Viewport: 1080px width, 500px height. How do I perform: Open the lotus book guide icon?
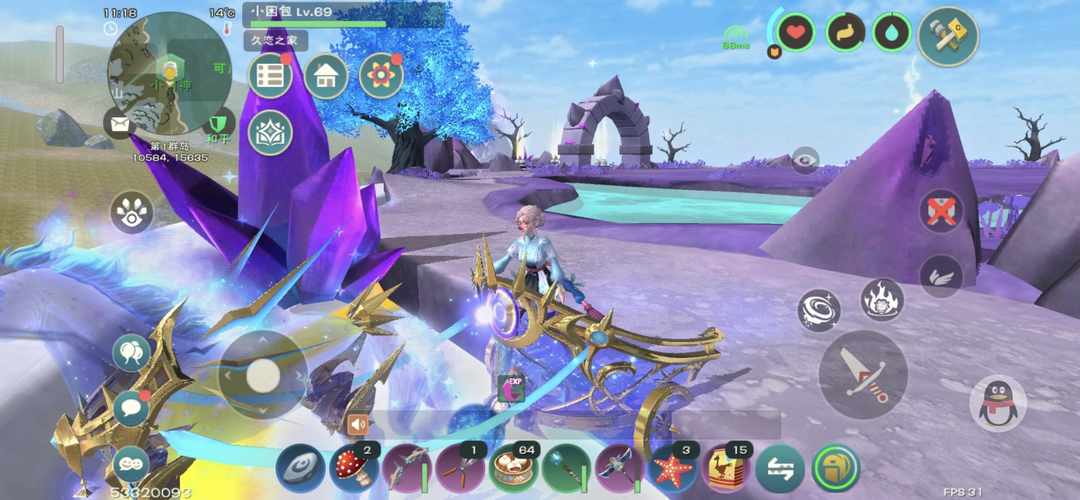coord(270,132)
